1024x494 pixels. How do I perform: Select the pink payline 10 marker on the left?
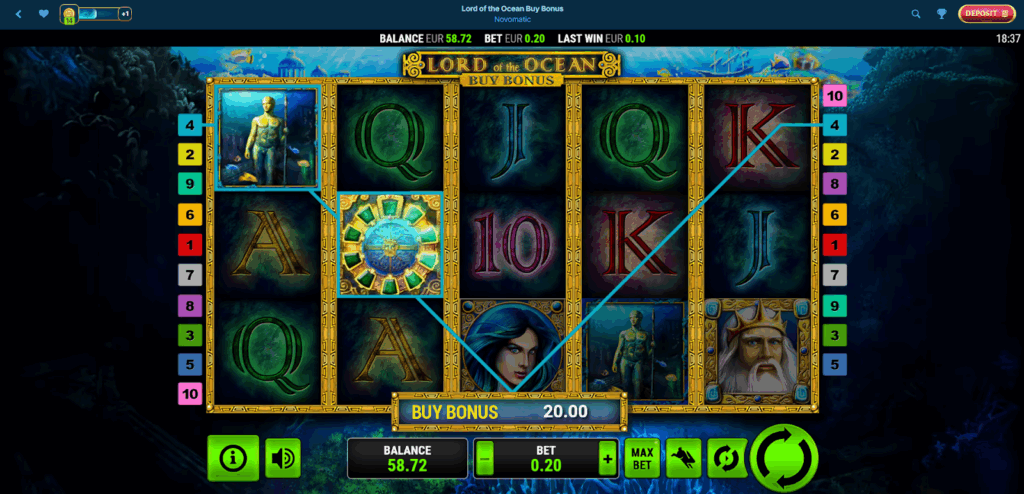click(x=190, y=393)
